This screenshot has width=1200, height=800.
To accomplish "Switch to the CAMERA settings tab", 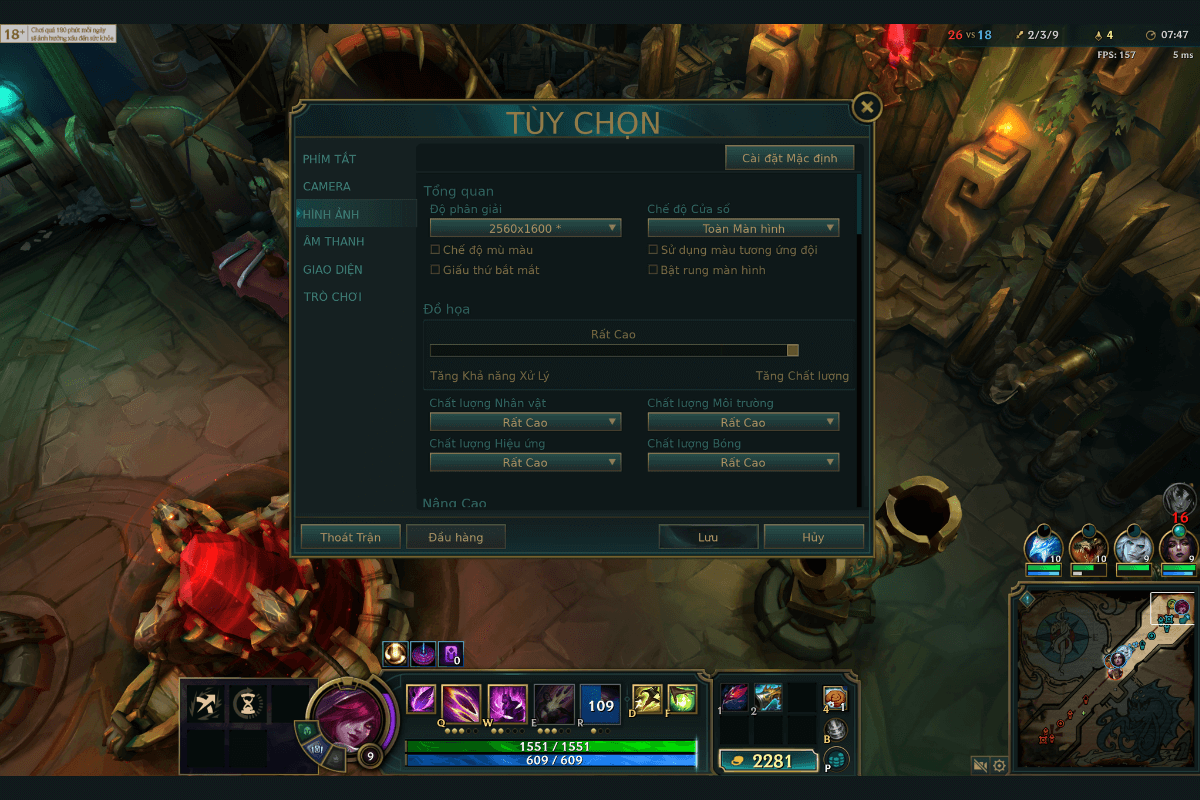I will 327,186.
